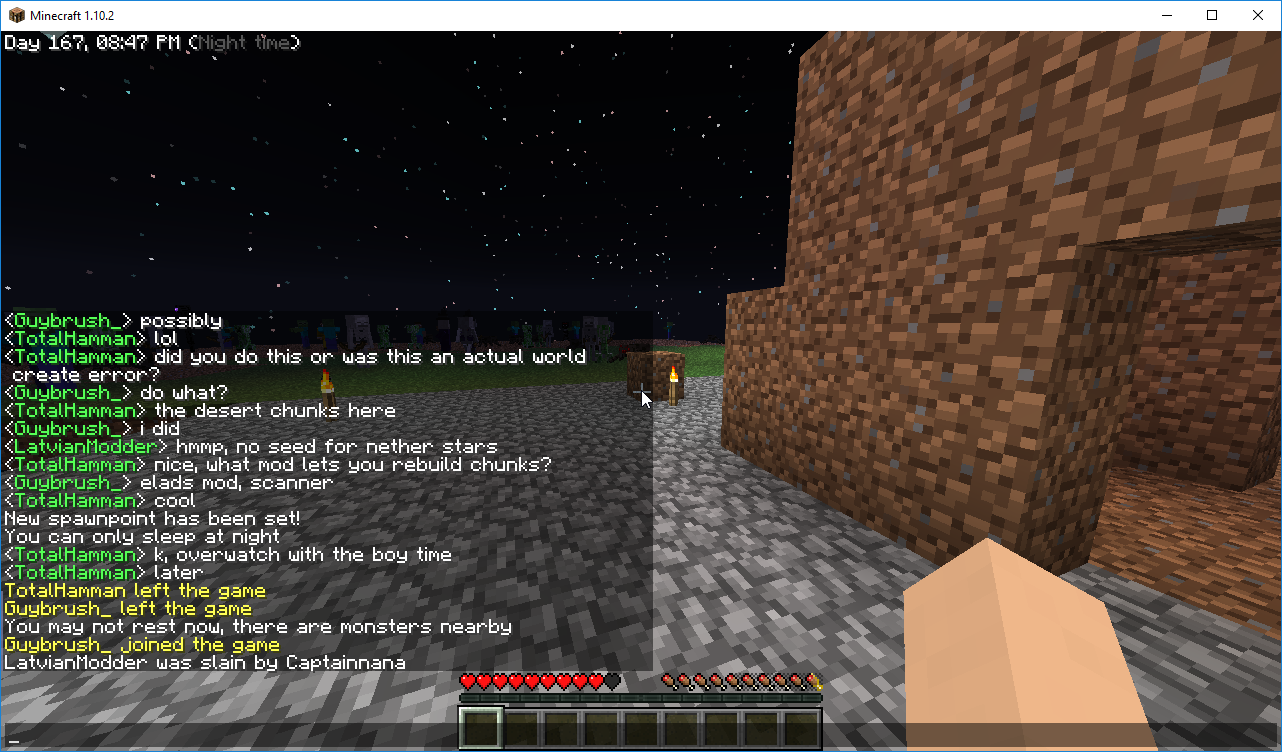Select the highlighted first hotbar slot

point(481,728)
